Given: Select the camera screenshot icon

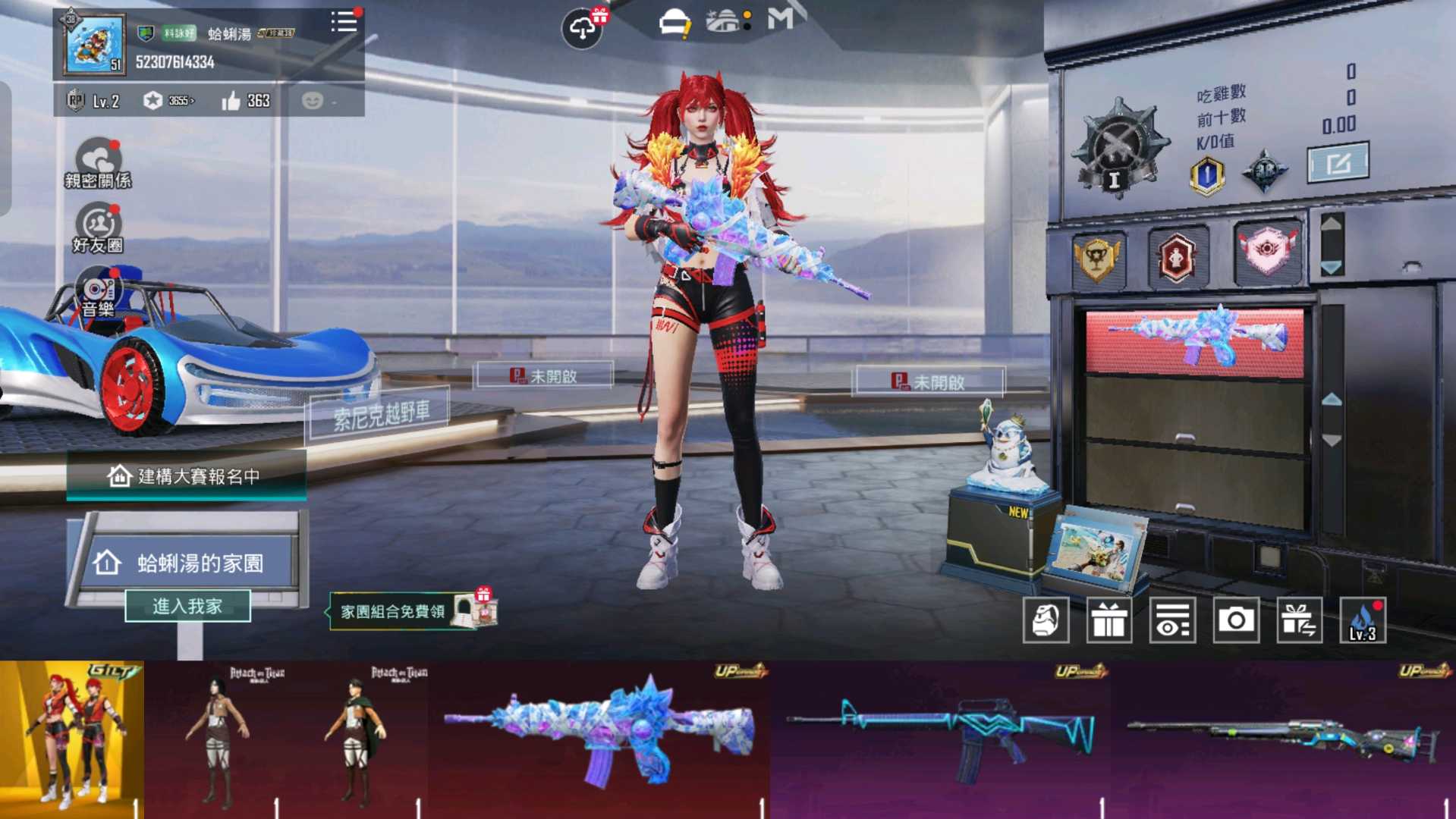Looking at the screenshot, I should 1236,620.
